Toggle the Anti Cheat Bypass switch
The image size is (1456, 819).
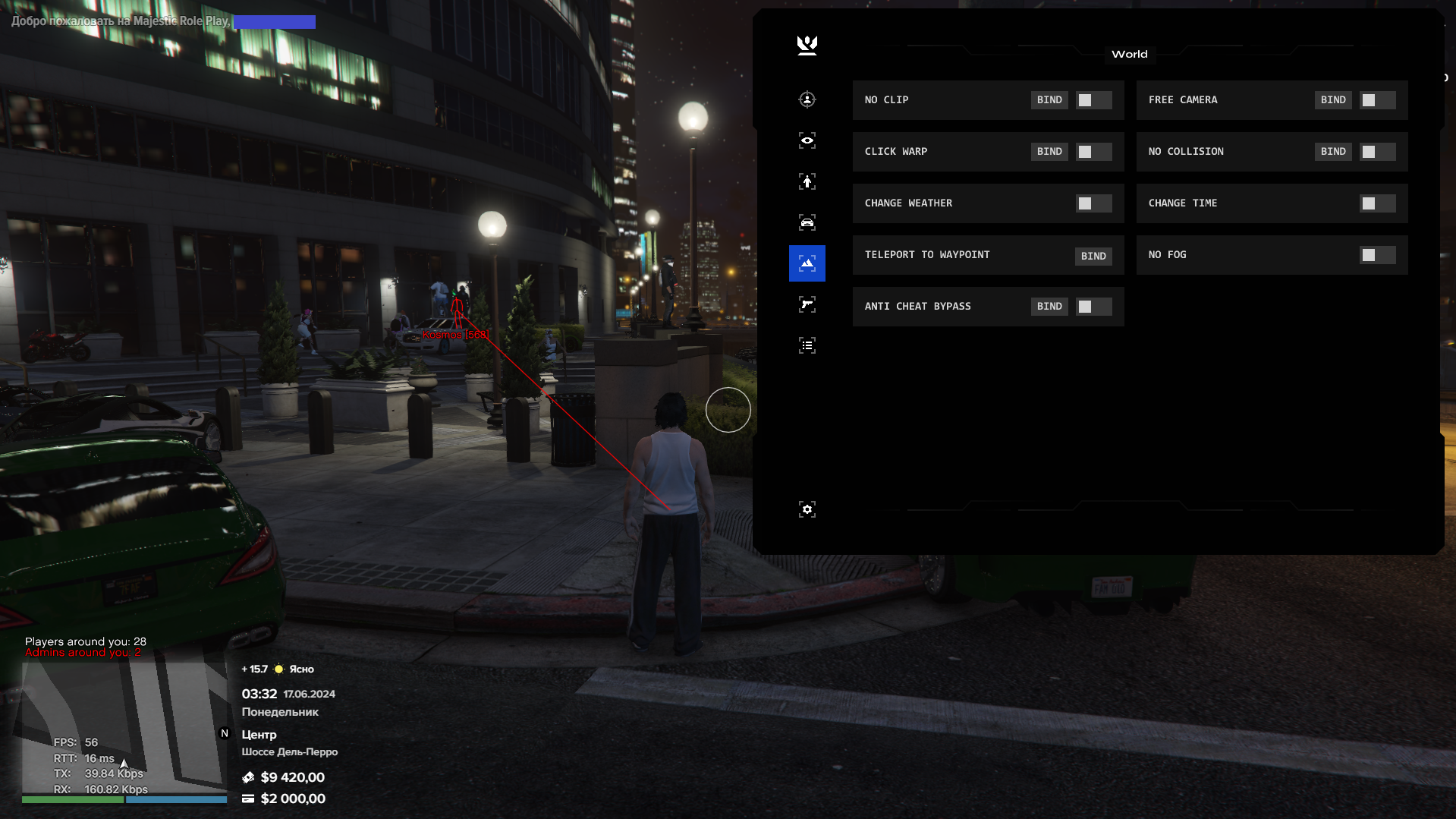click(1093, 307)
